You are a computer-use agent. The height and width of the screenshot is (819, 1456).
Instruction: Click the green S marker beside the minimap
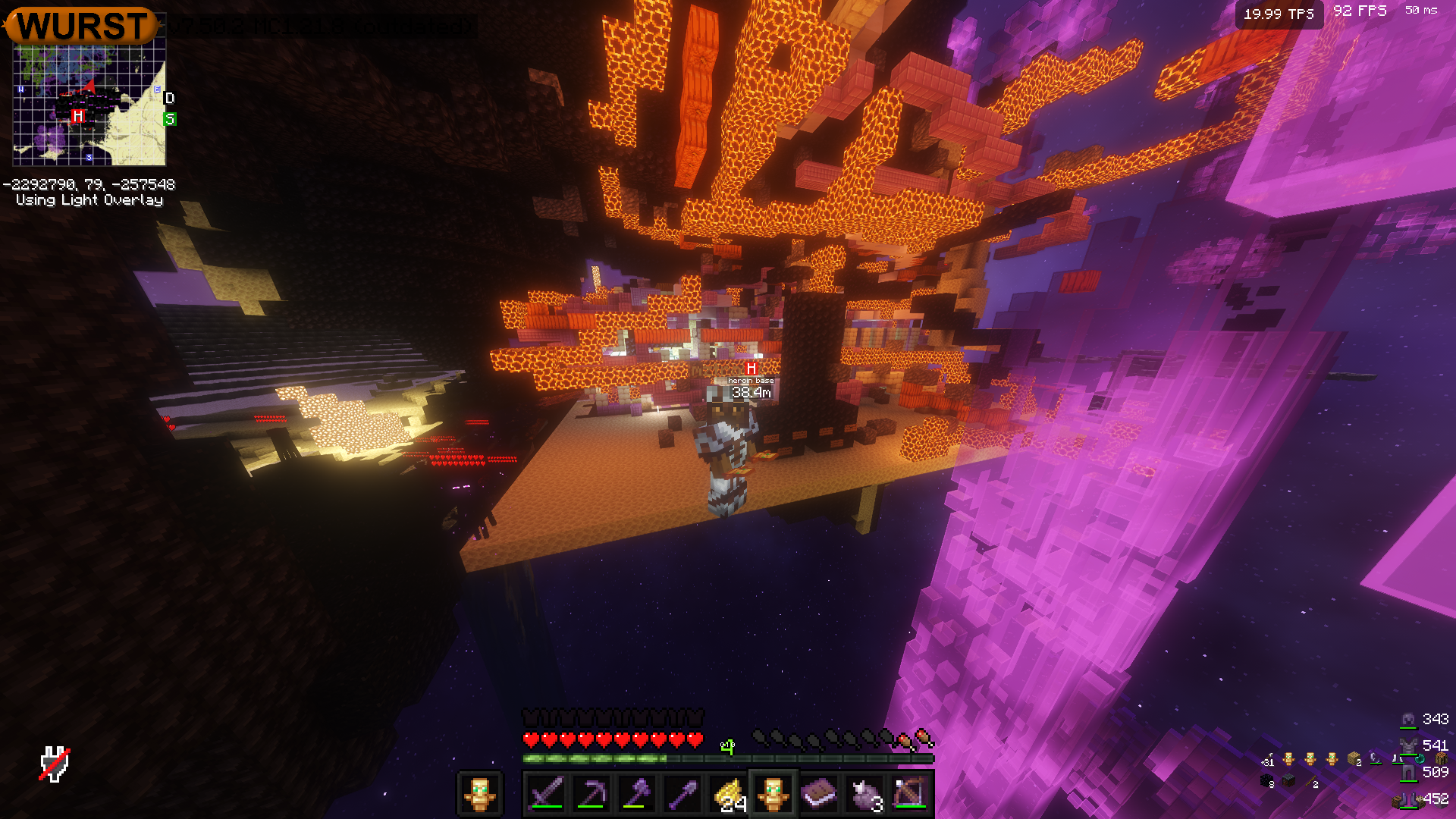click(x=170, y=119)
